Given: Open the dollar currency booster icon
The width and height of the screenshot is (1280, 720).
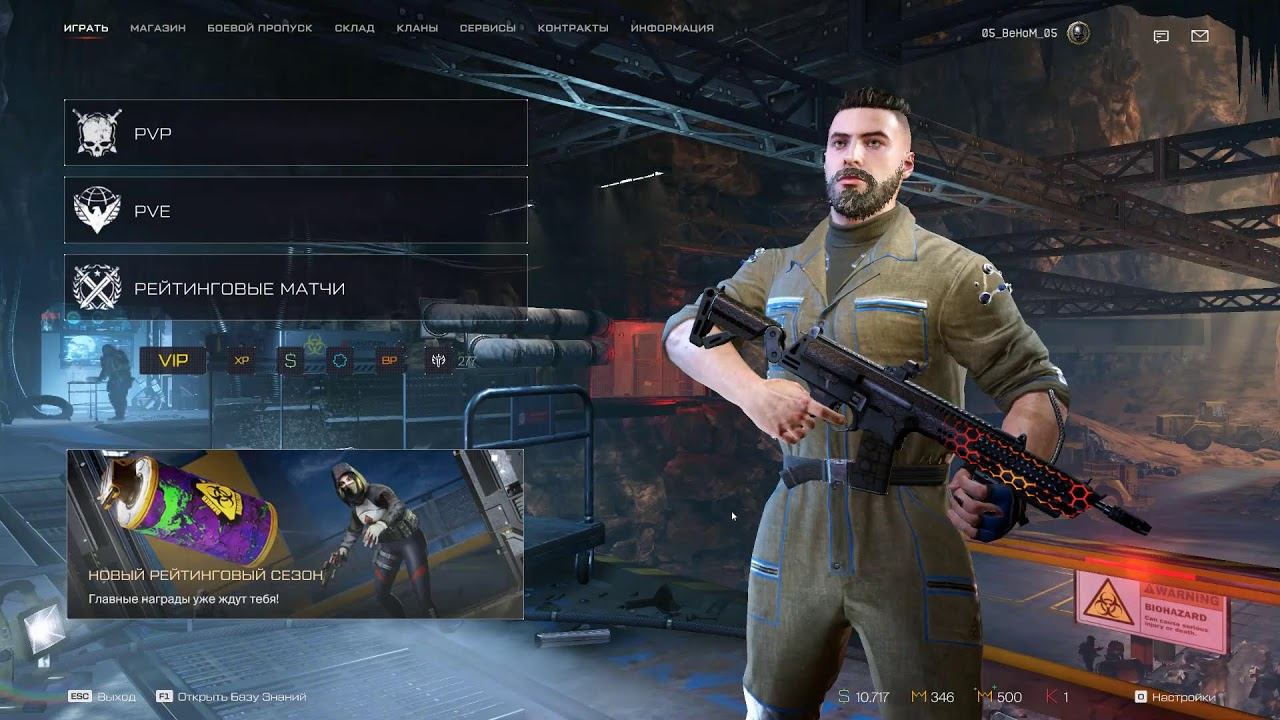Looking at the screenshot, I should point(290,360).
